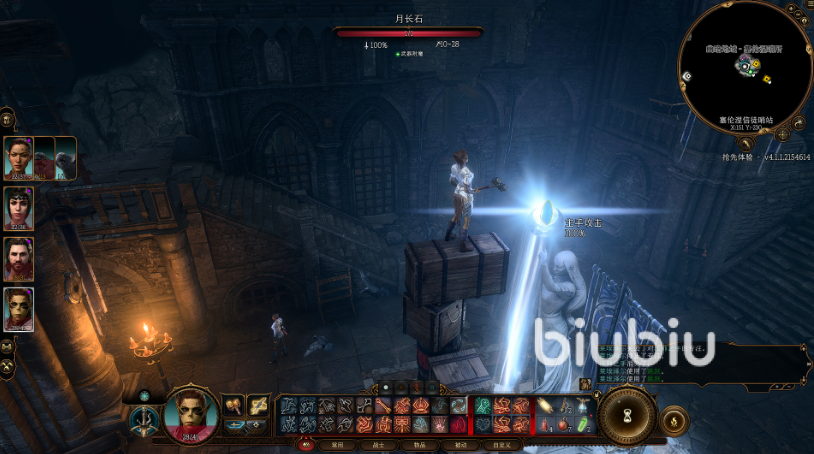
Task: Switch to the 常用 hotbar tab
Action: click(x=337, y=445)
